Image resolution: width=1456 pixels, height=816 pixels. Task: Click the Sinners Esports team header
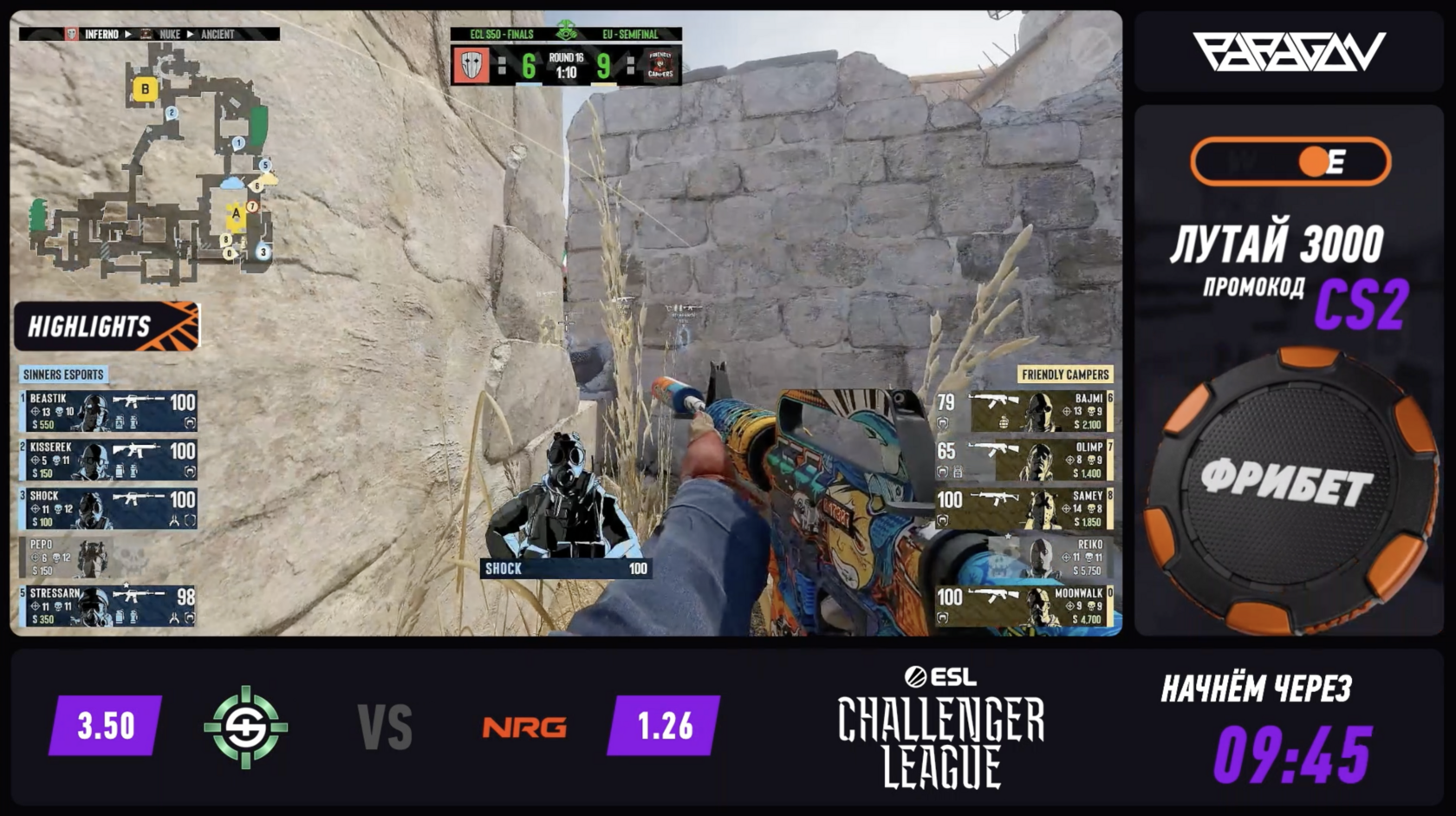click(63, 375)
